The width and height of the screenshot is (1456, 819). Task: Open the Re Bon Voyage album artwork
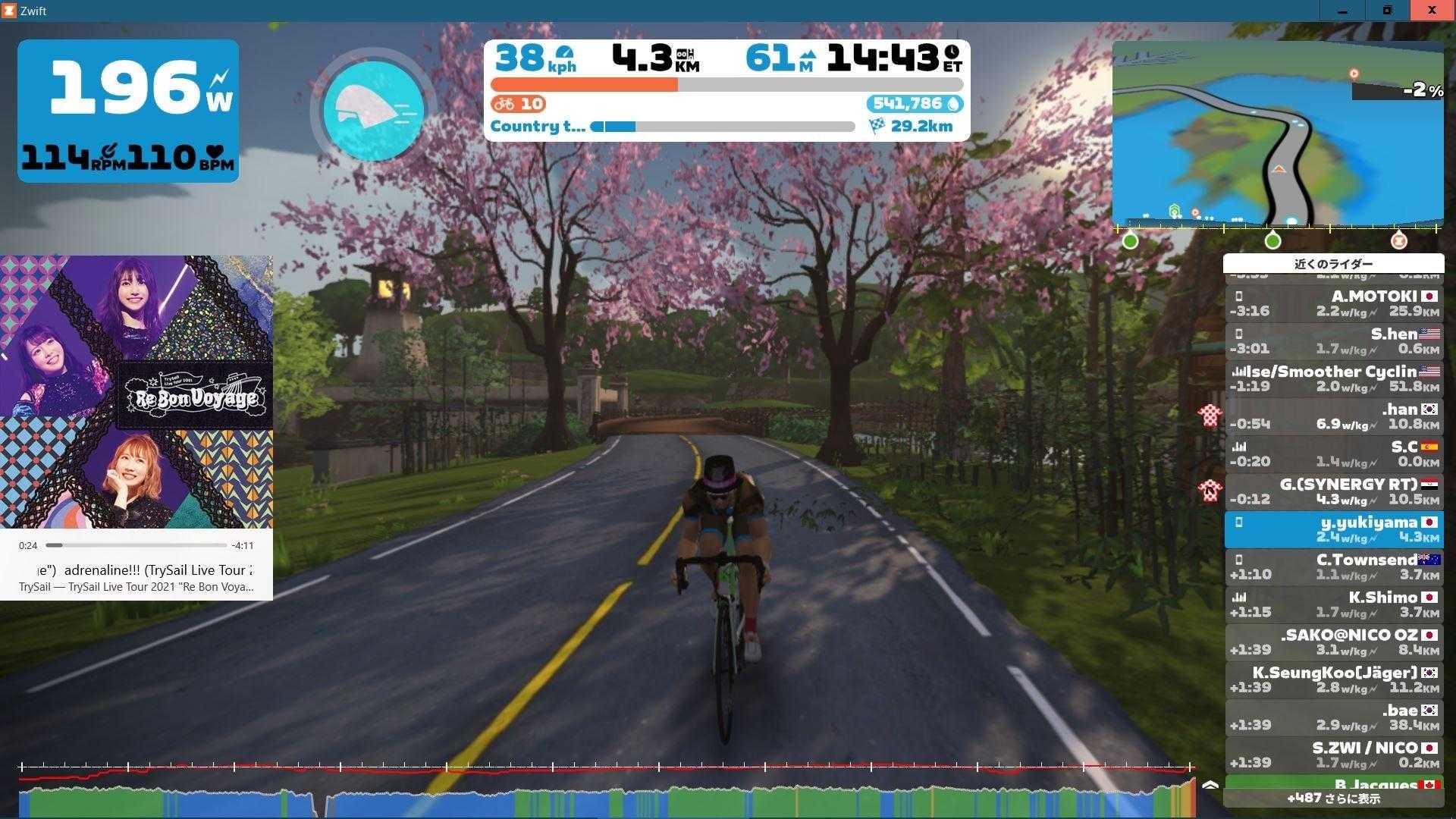(x=136, y=391)
